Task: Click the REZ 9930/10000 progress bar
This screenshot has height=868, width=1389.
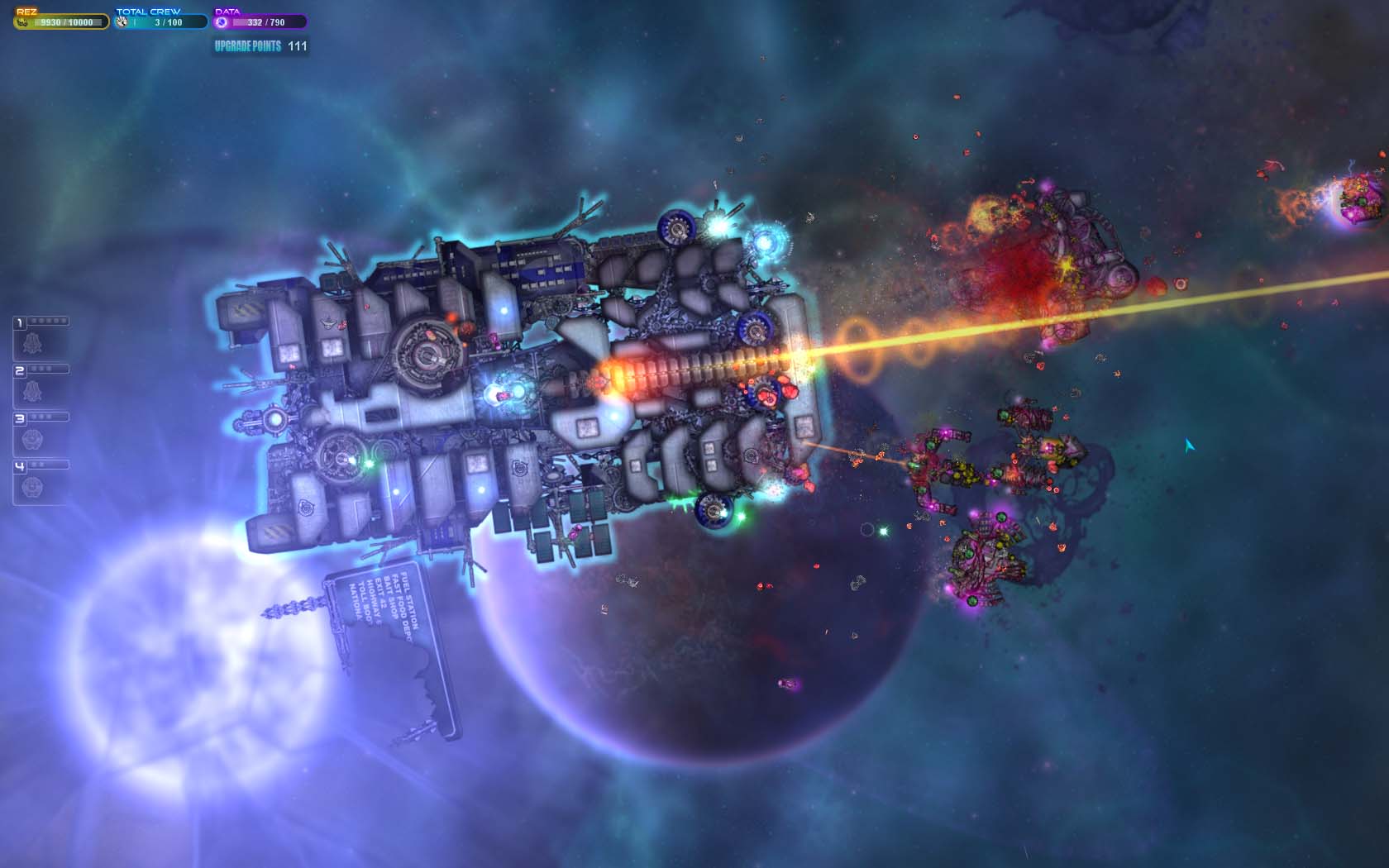Action: (x=58, y=22)
